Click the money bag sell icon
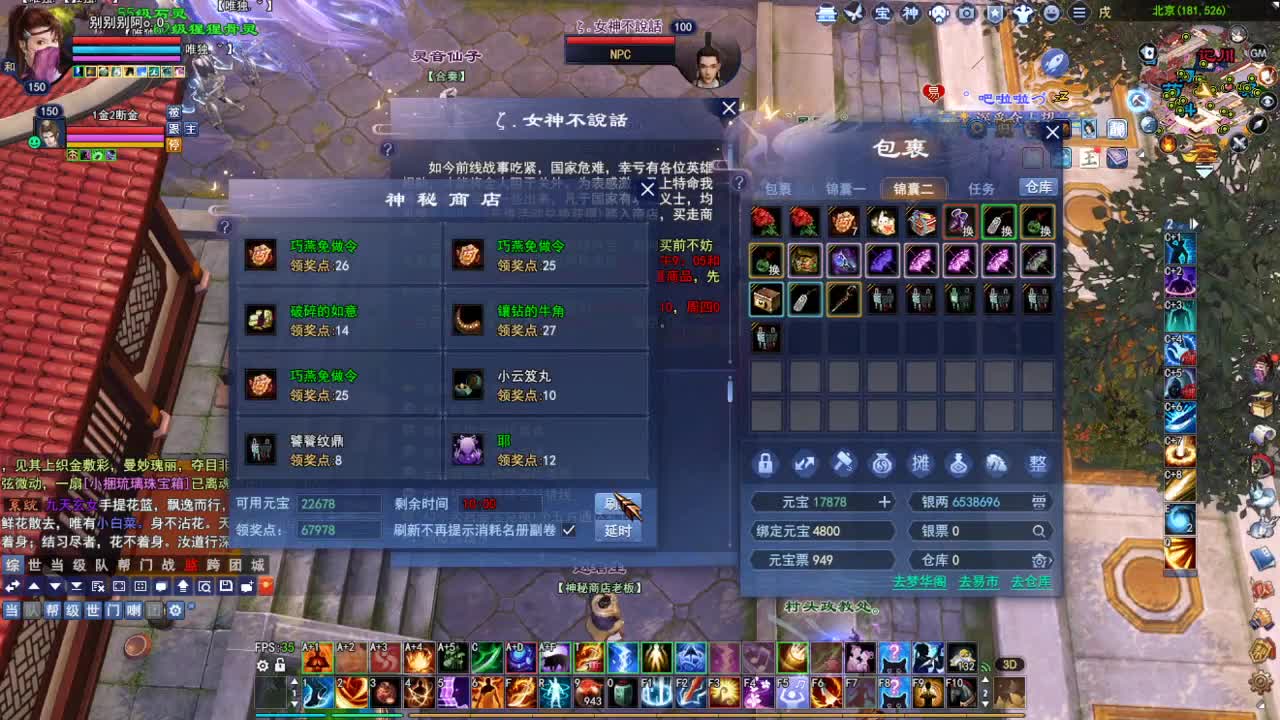Screen dimensions: 1280x720 click(882, 463)
